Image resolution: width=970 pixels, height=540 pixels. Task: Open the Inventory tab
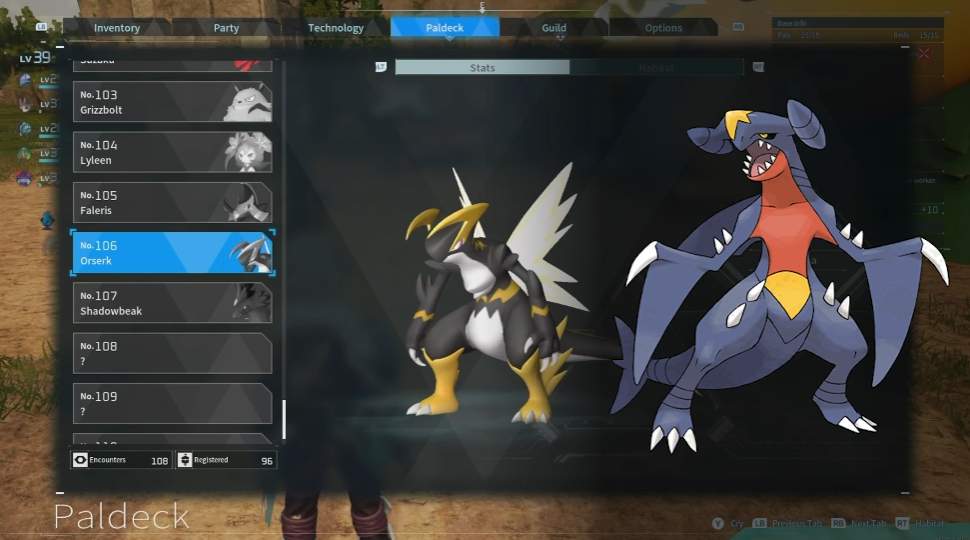(x=117, y=28)
